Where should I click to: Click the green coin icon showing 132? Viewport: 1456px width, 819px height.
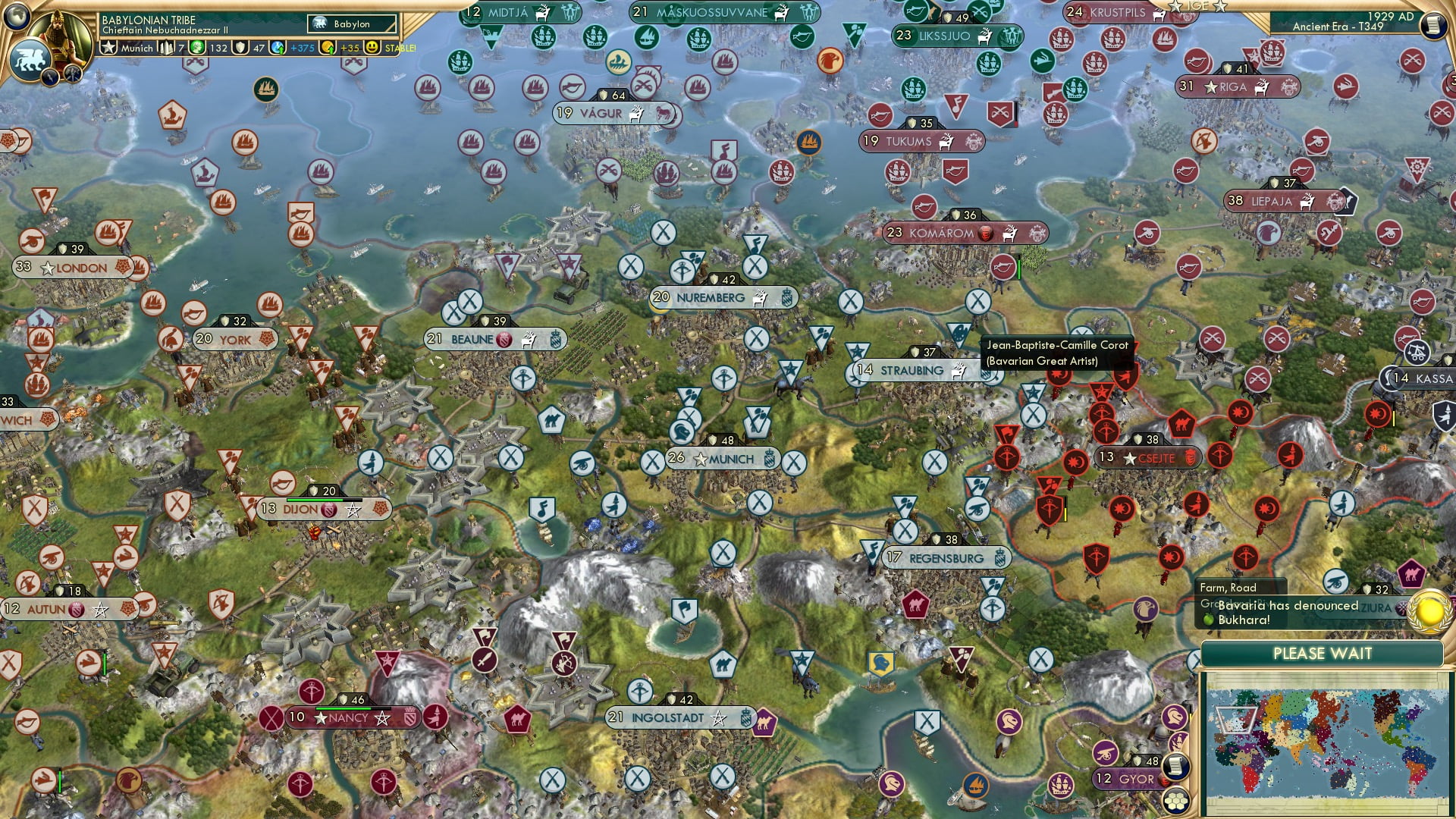pyautogui.click(x=198, y=47)
